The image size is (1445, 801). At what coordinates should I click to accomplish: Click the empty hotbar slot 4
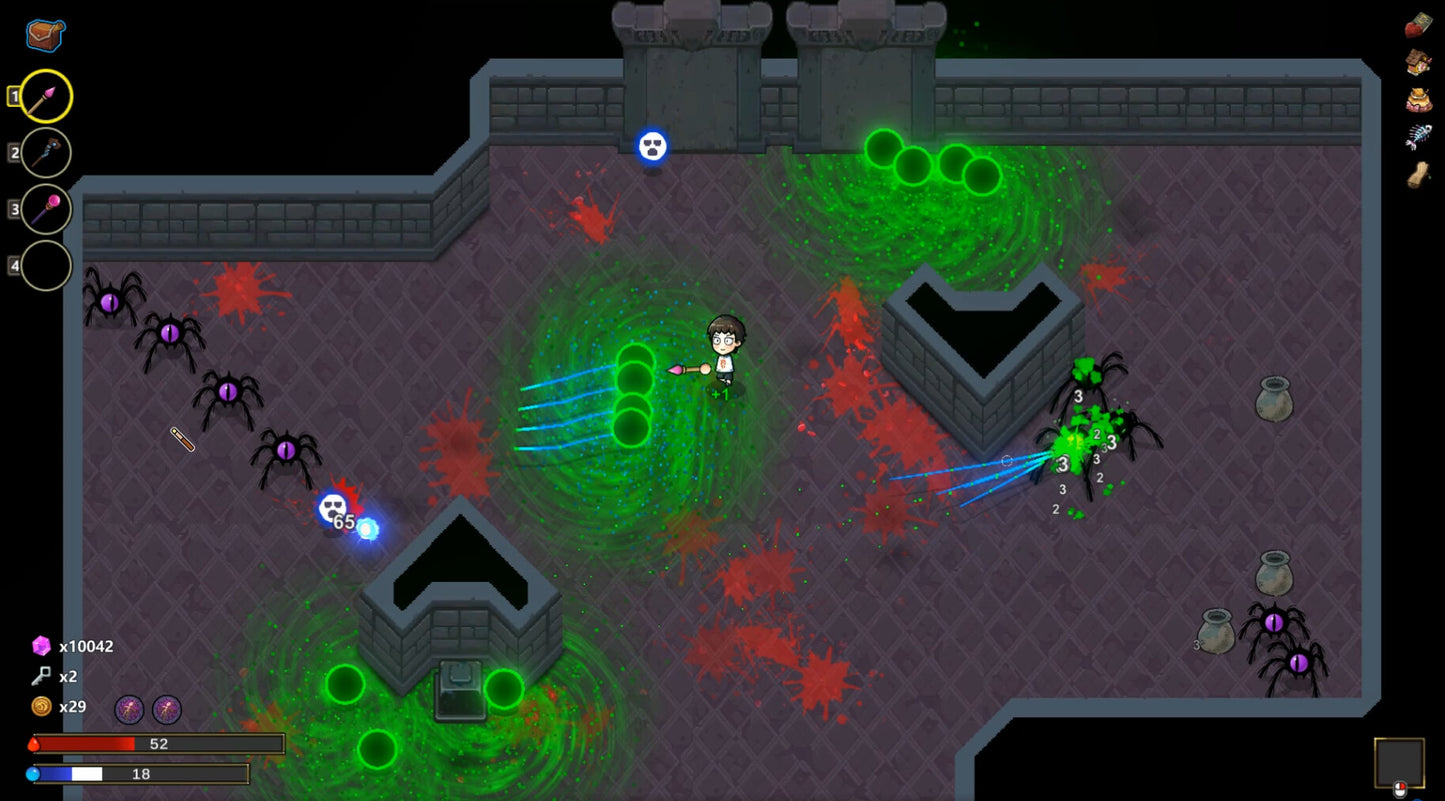click(46, 266)
